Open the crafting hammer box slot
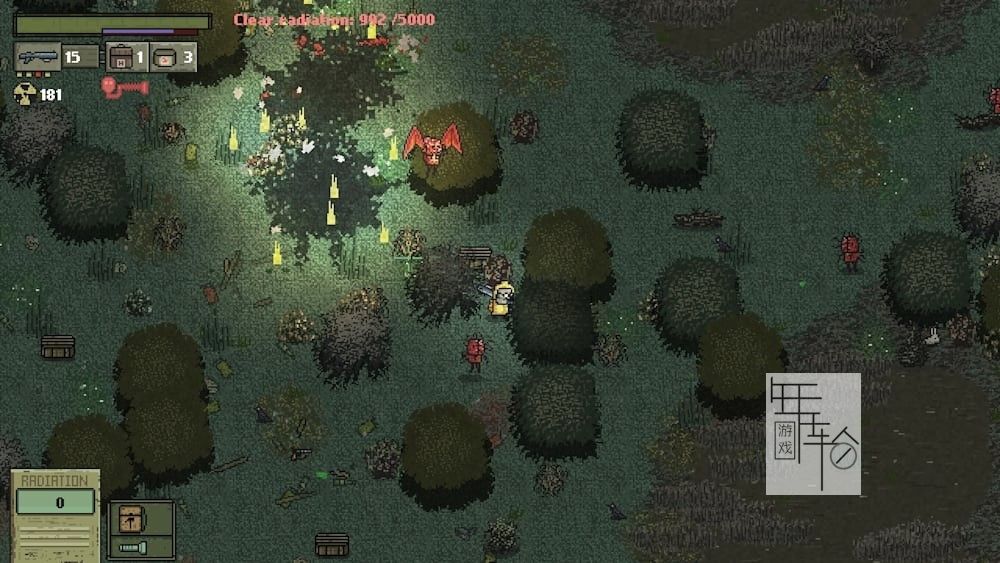Viewport: 1000px width, 563px height. point(130,520)
